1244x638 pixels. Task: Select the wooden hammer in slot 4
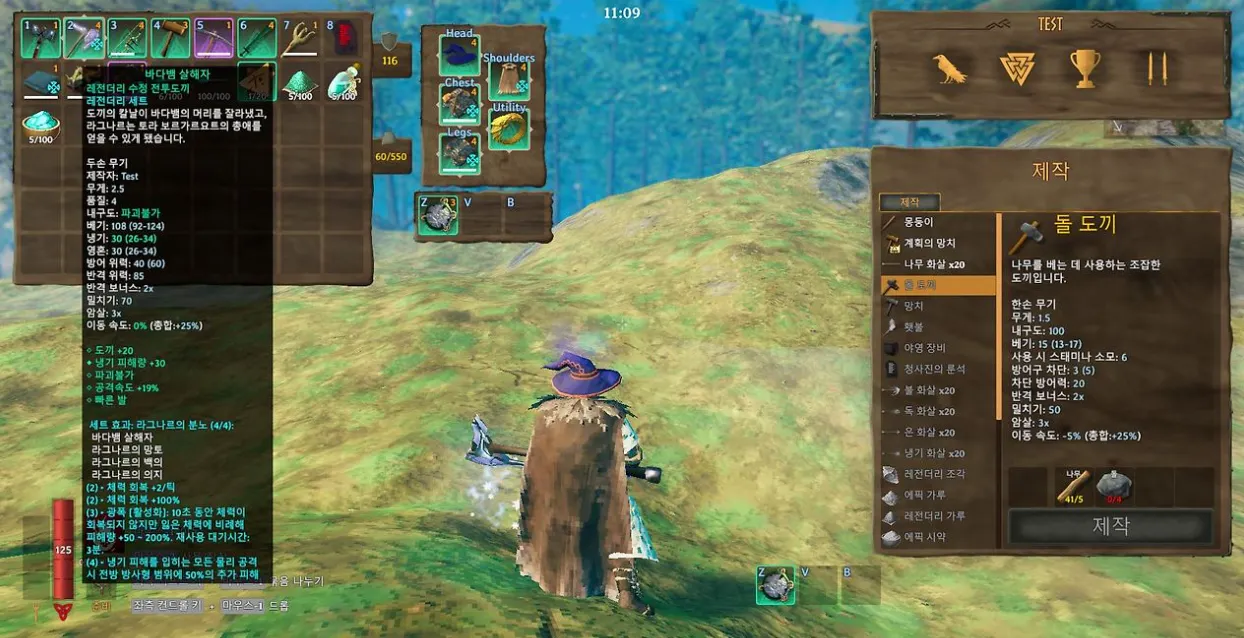pyautogui.click(x=171, y=39)
